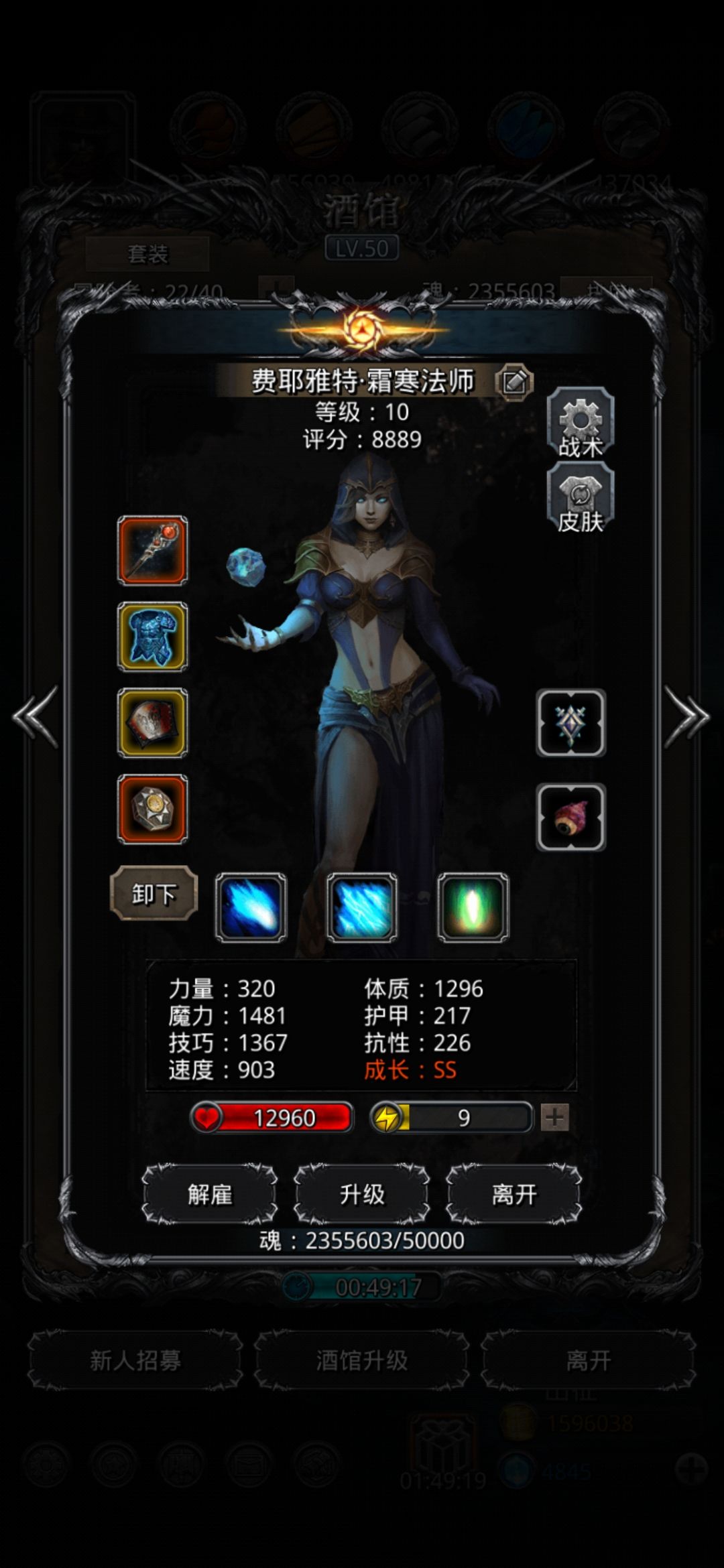Select the red-stained tome equipment slot

pyautogui.click(x=153, y=723)
